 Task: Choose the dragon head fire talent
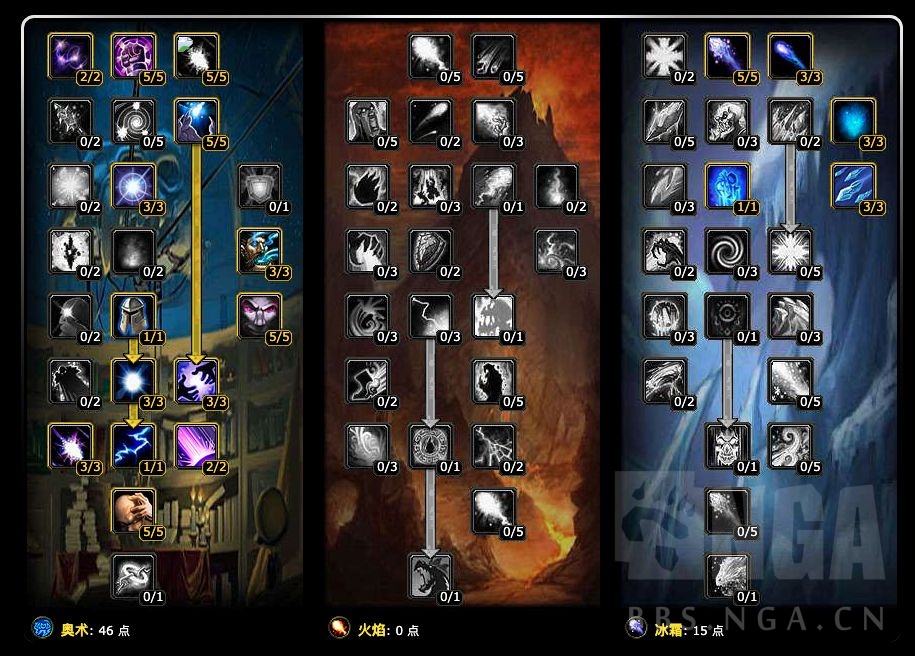point(430,575)
